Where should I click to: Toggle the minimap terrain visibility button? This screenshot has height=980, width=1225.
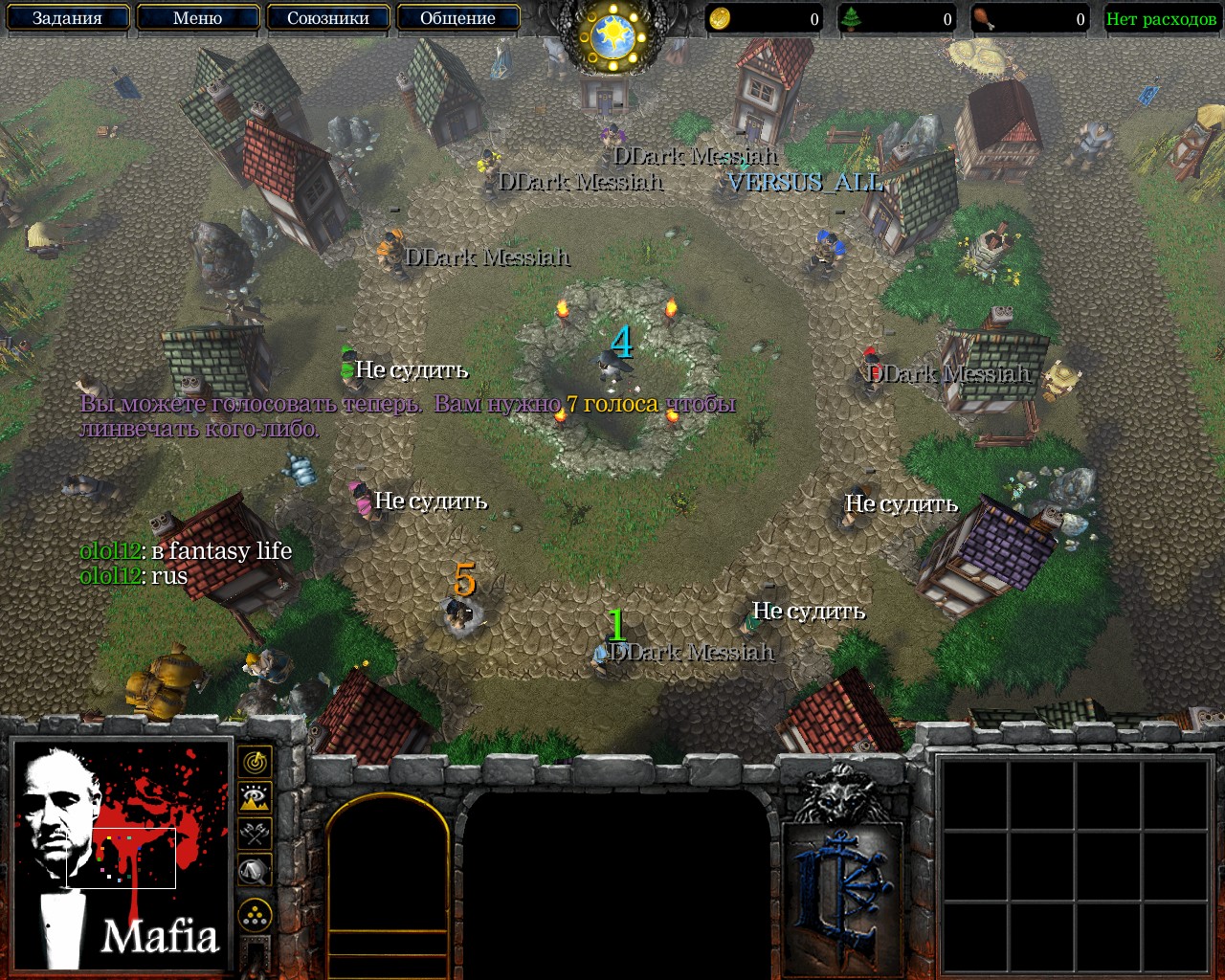click(x=255, y=798)
